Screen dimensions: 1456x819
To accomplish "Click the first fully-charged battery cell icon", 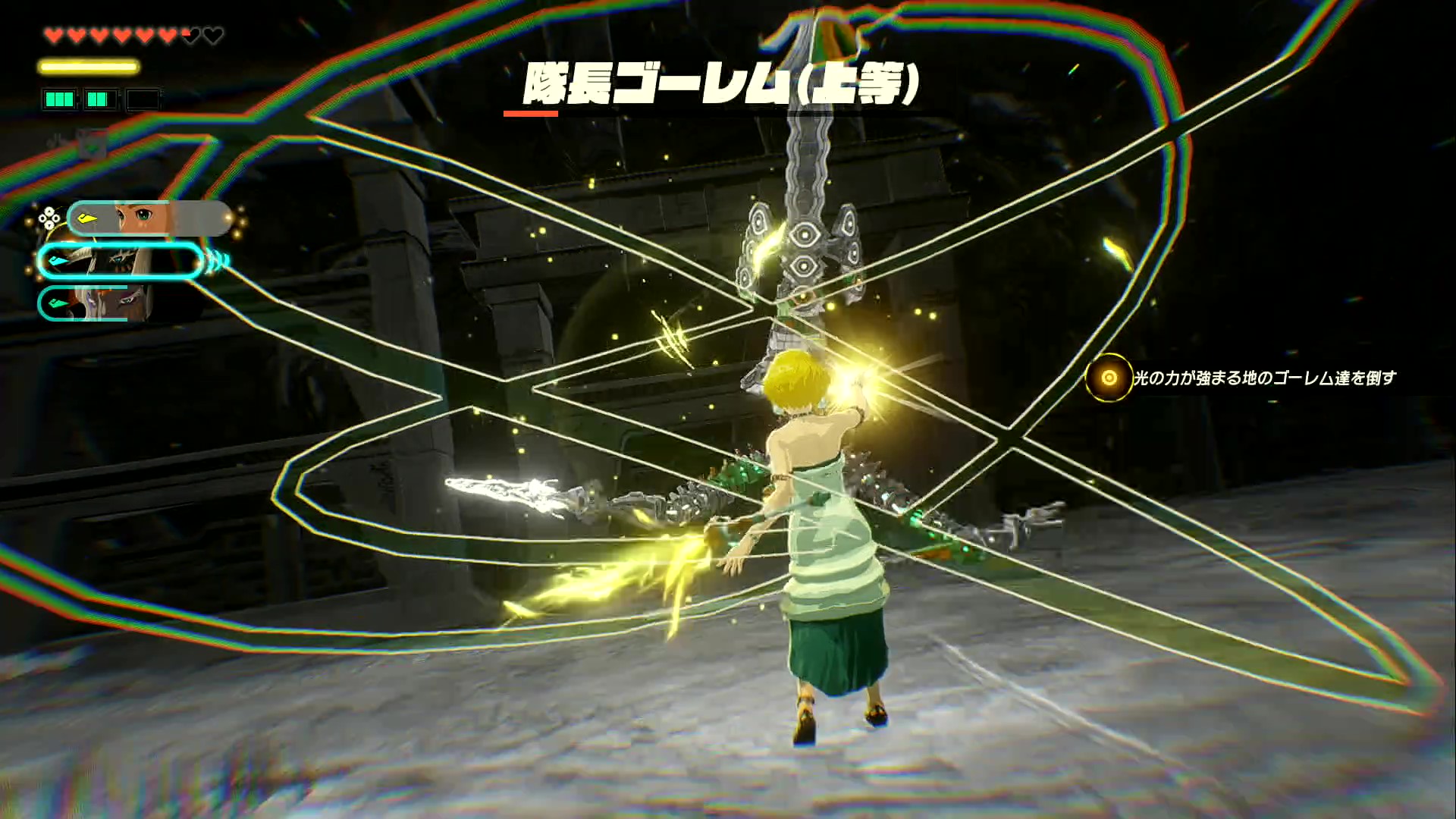I will click(x=59, y=99).
